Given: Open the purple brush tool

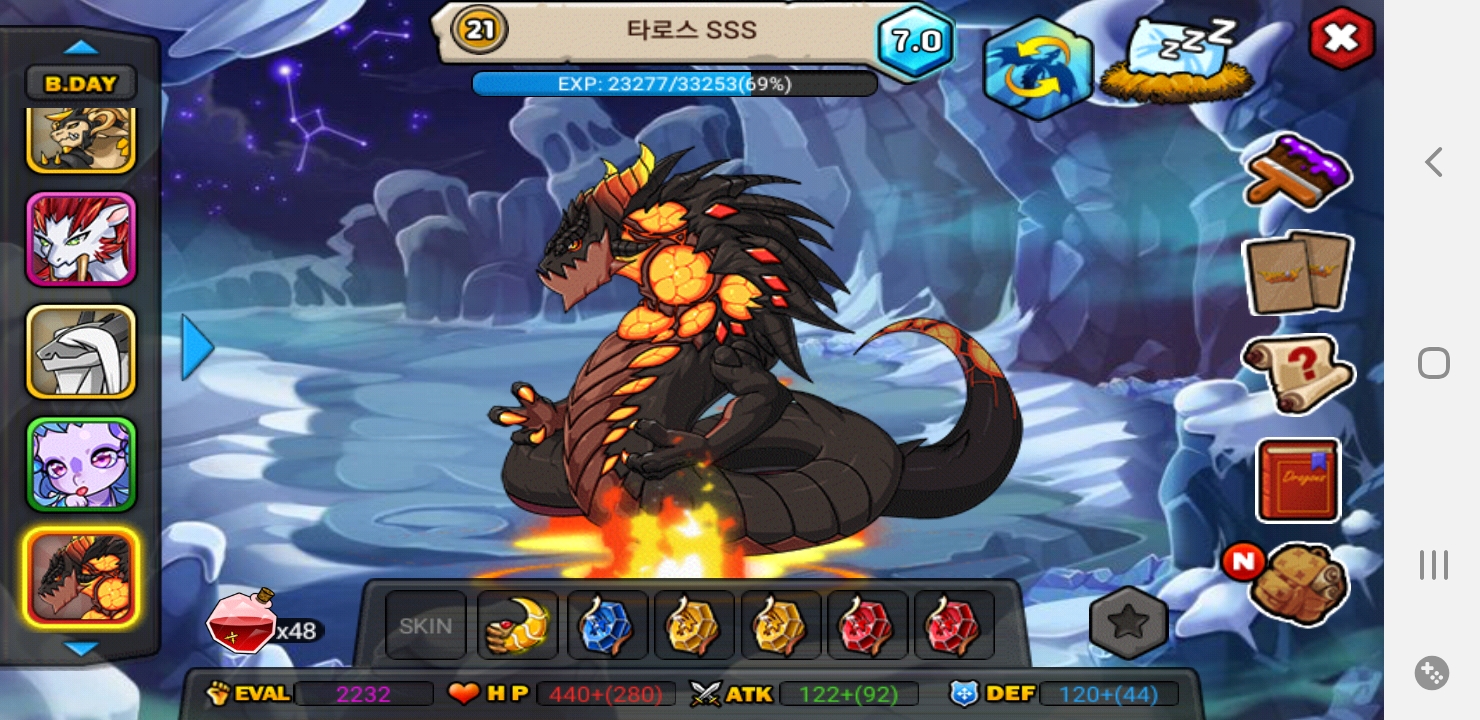Looking at the screenshot, I should pyautogui.click(x=1299, y=172).
